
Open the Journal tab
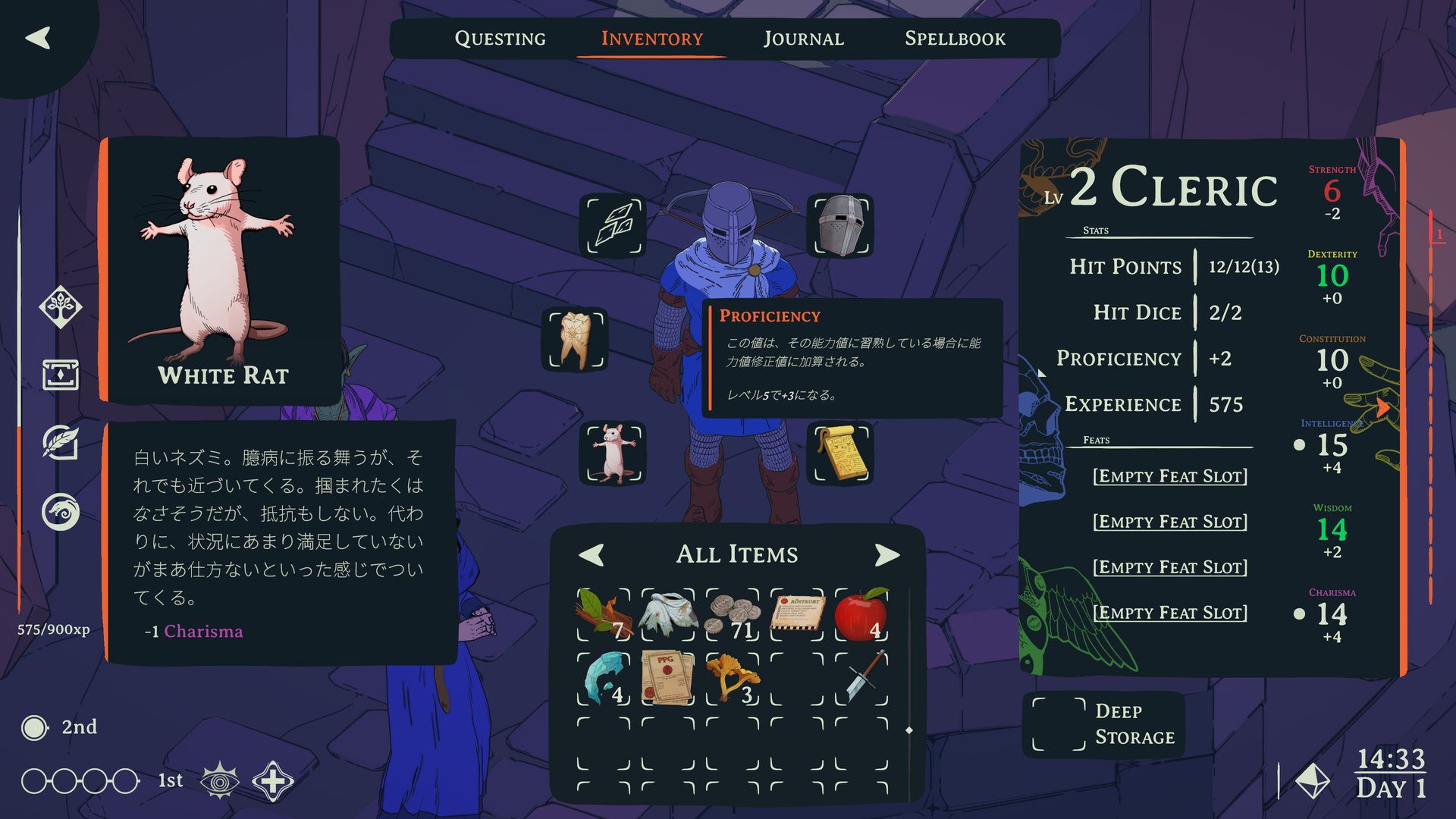803,39
